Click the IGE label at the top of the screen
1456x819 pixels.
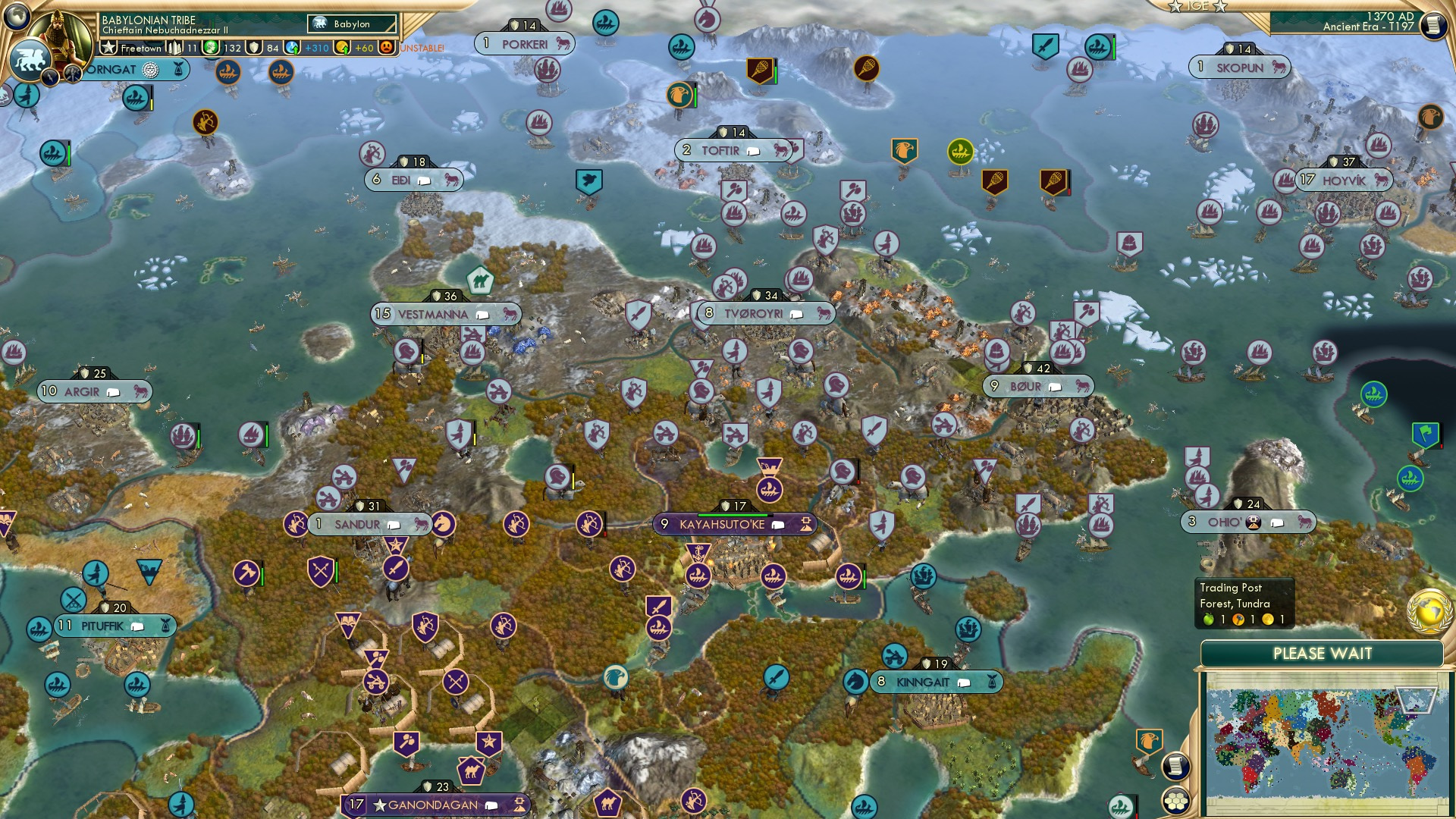point(1198,6)
